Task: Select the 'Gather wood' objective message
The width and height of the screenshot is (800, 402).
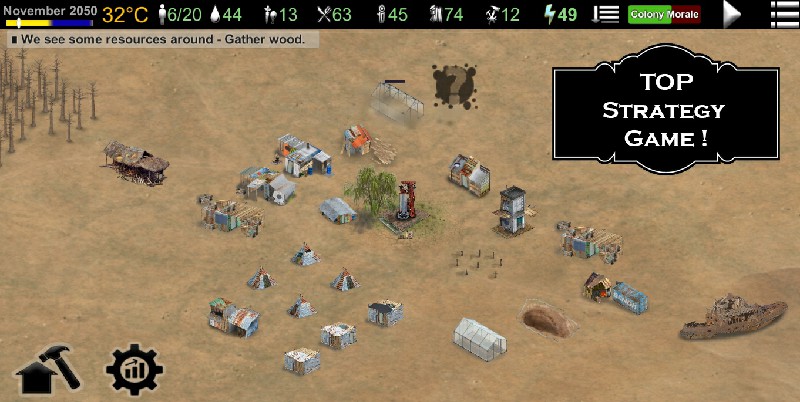Action: coord(163,40)
